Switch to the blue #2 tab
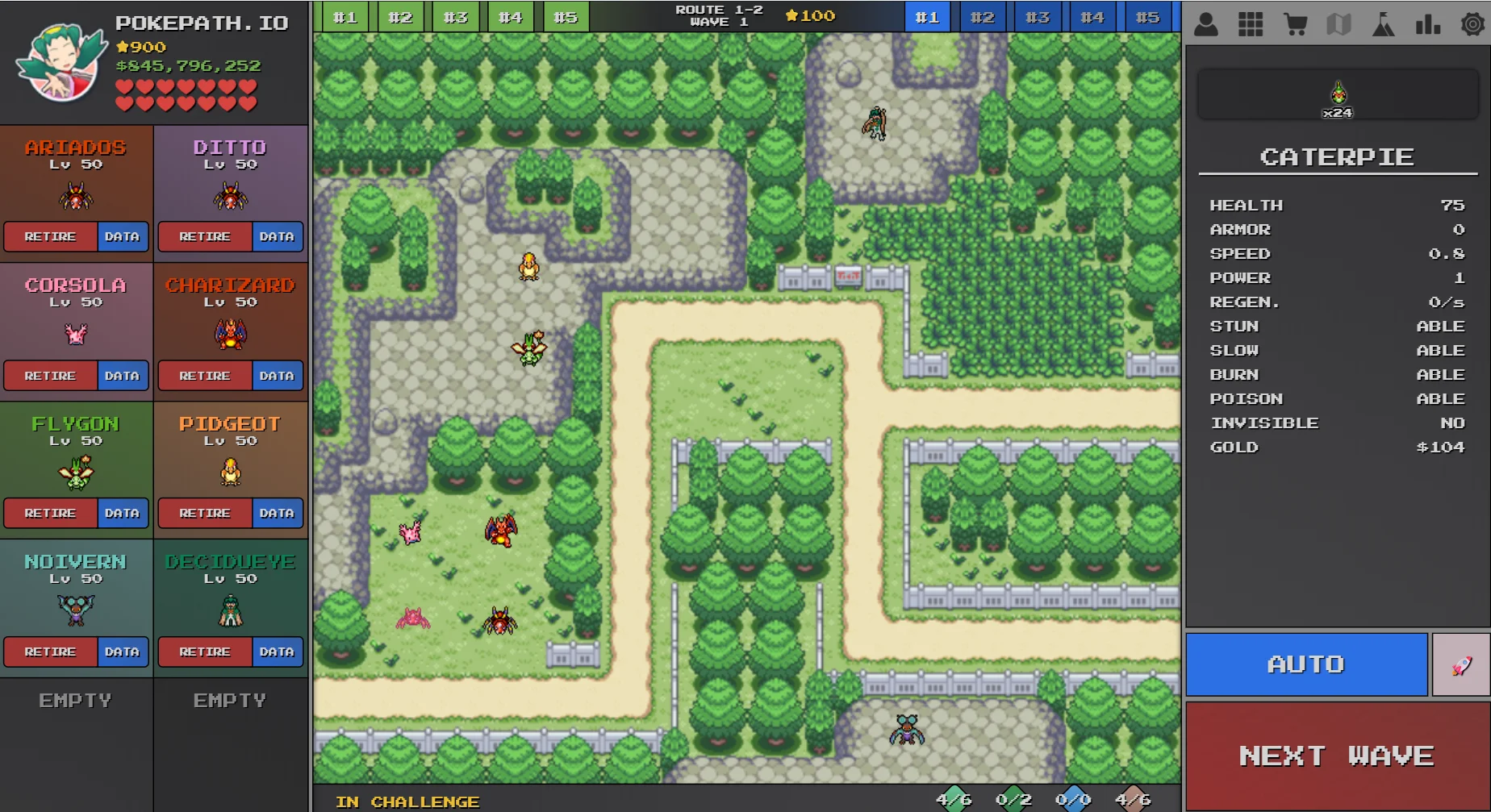Viewport: 1491px width, 812px height. pos(983,15)
